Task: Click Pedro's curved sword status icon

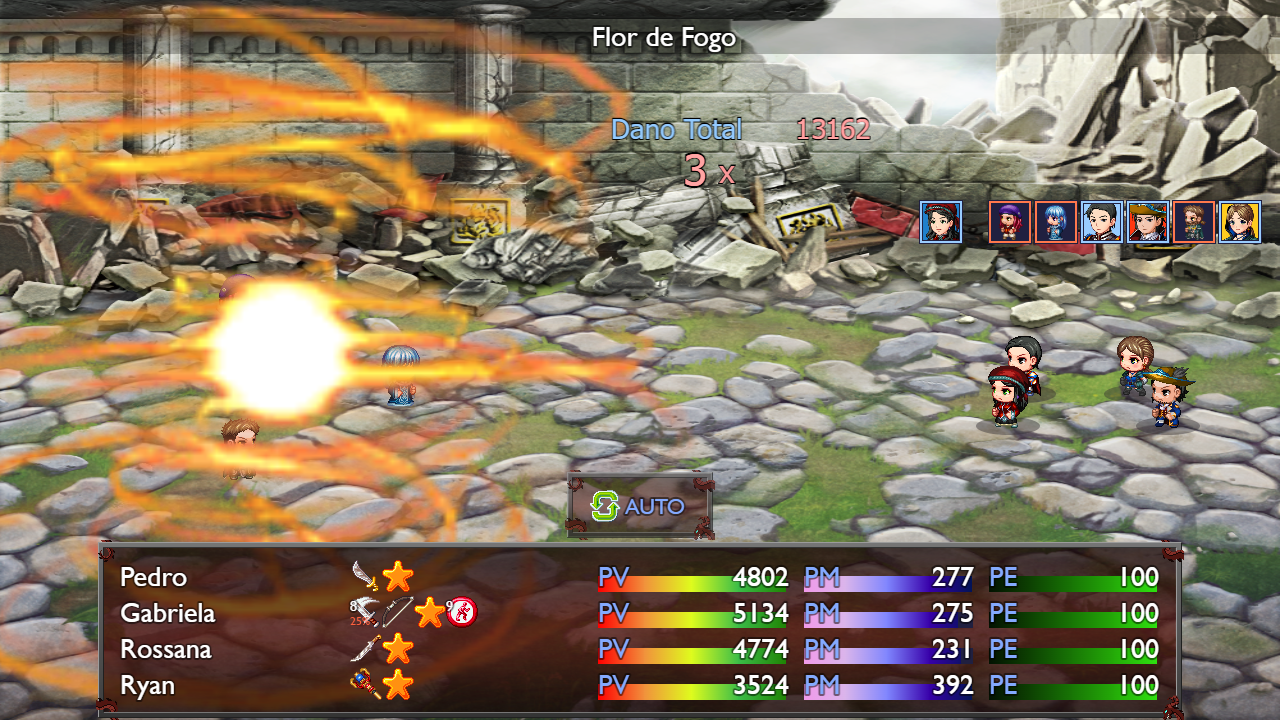Action: [365, 576]
